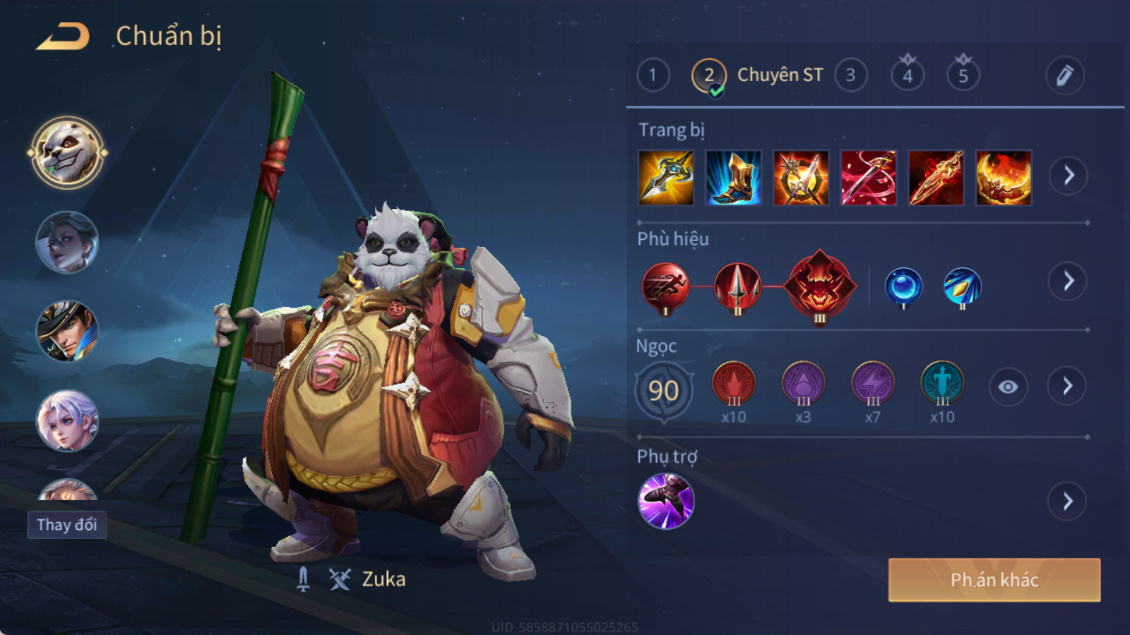Open loadout preset 5
1130x635 pixels.
tap(964, 76)
